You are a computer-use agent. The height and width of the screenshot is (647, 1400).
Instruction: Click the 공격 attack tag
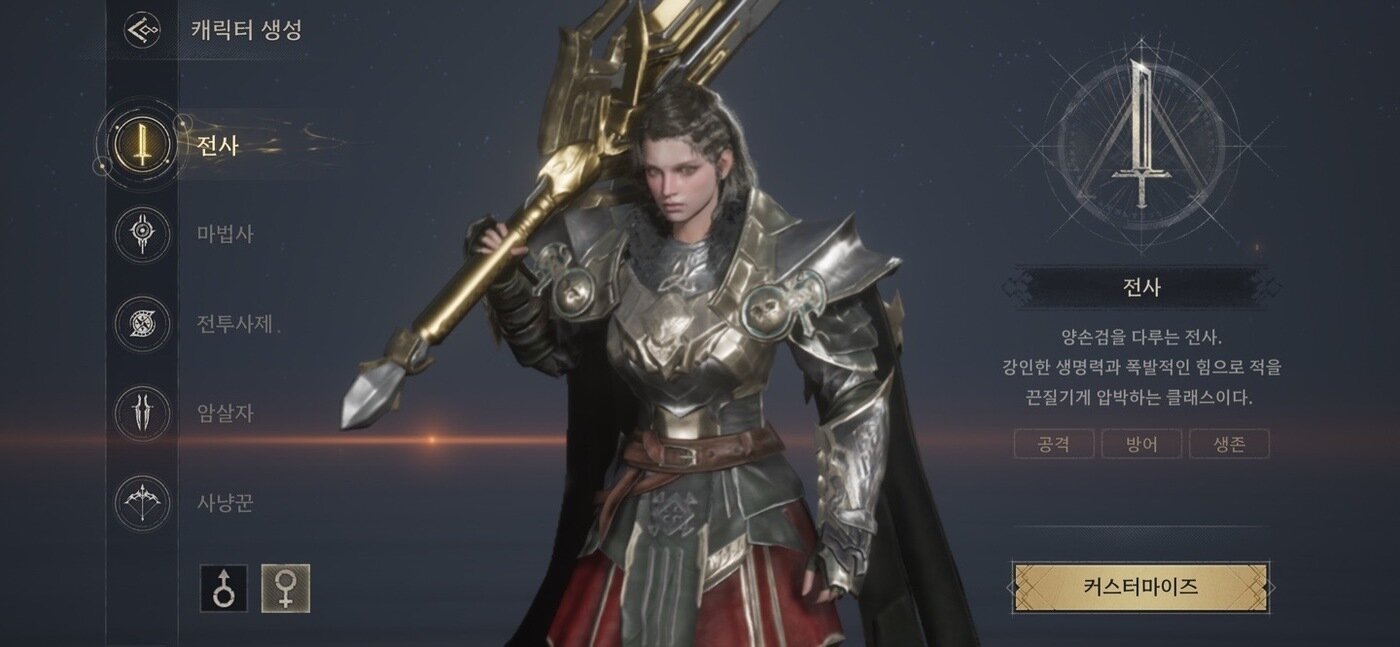[x=1054, y=444]
